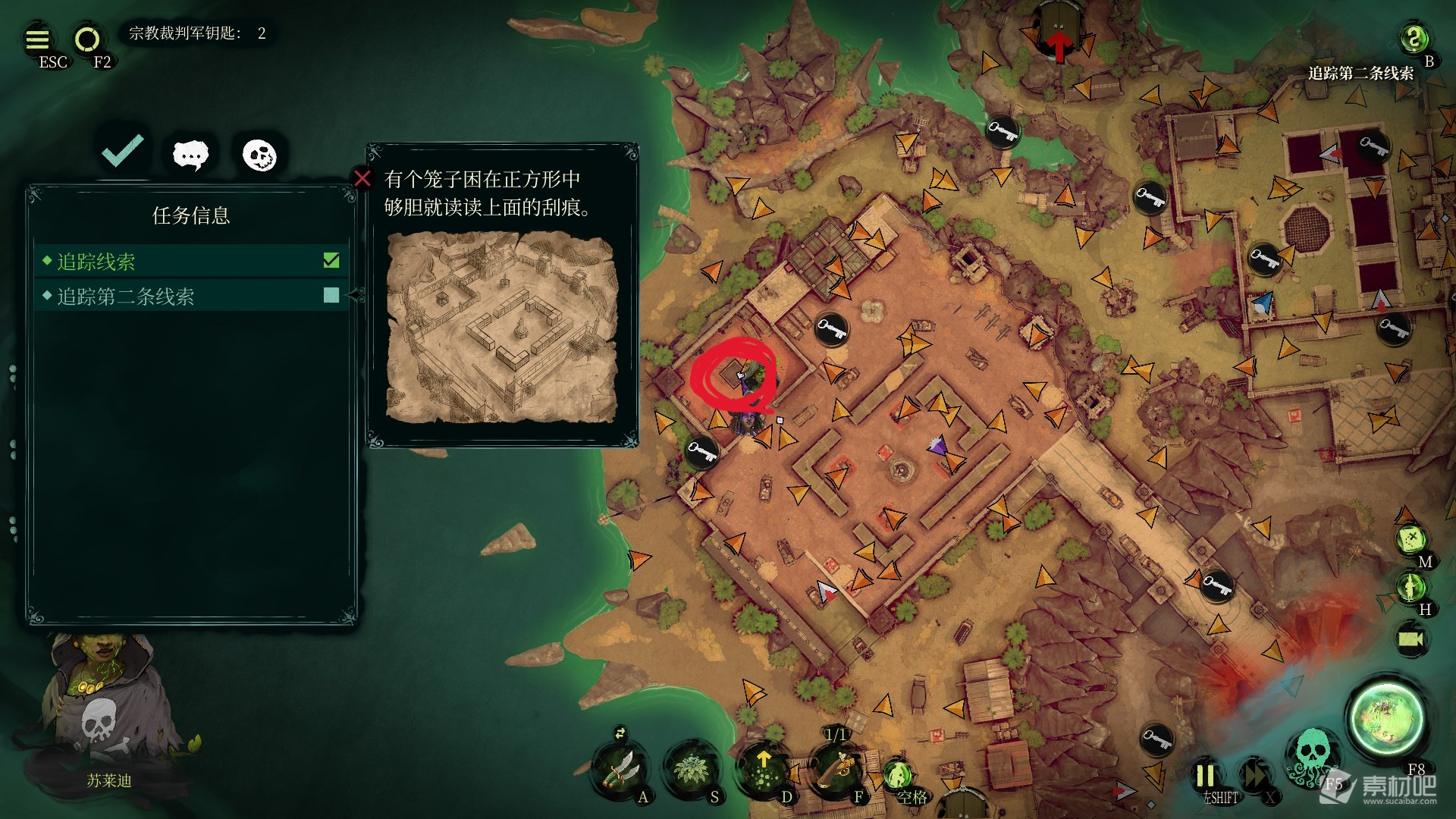Image resolution: width=1456 pixels, height=819 pixels.
Task: Pause the game with the pause button
Action: [x=1205, y=776]
